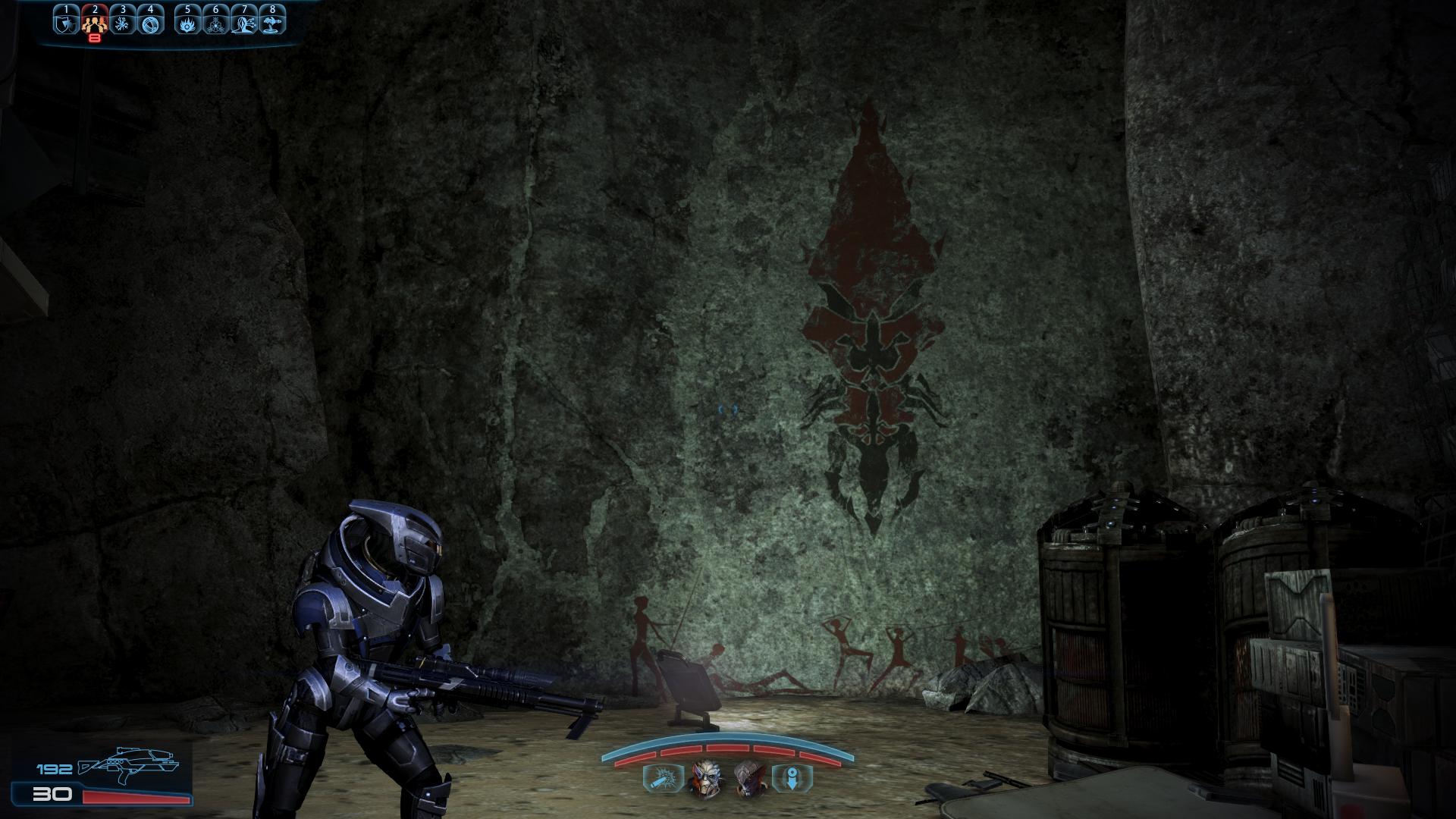Select the red squad ability in slot 2
The width and height of the screenshot is (1456, 819).
coord(94,23)
